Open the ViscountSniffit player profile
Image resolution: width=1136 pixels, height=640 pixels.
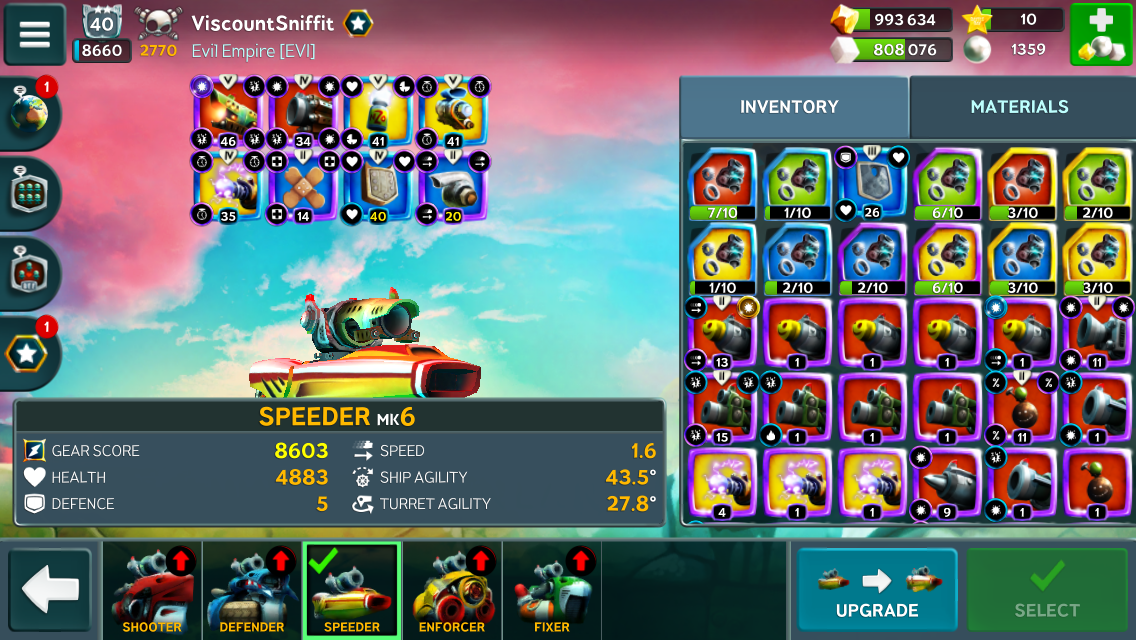point(262,23)
